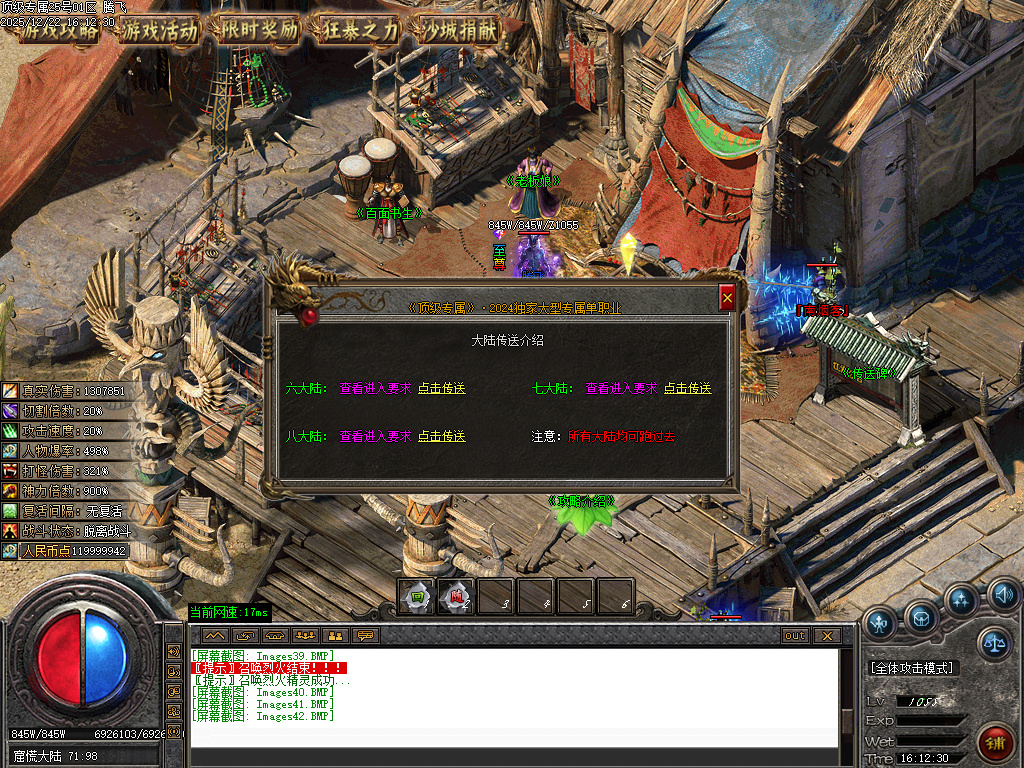
Task: Open the 游戏活动 events menu
Action: [x=160, y=30]
